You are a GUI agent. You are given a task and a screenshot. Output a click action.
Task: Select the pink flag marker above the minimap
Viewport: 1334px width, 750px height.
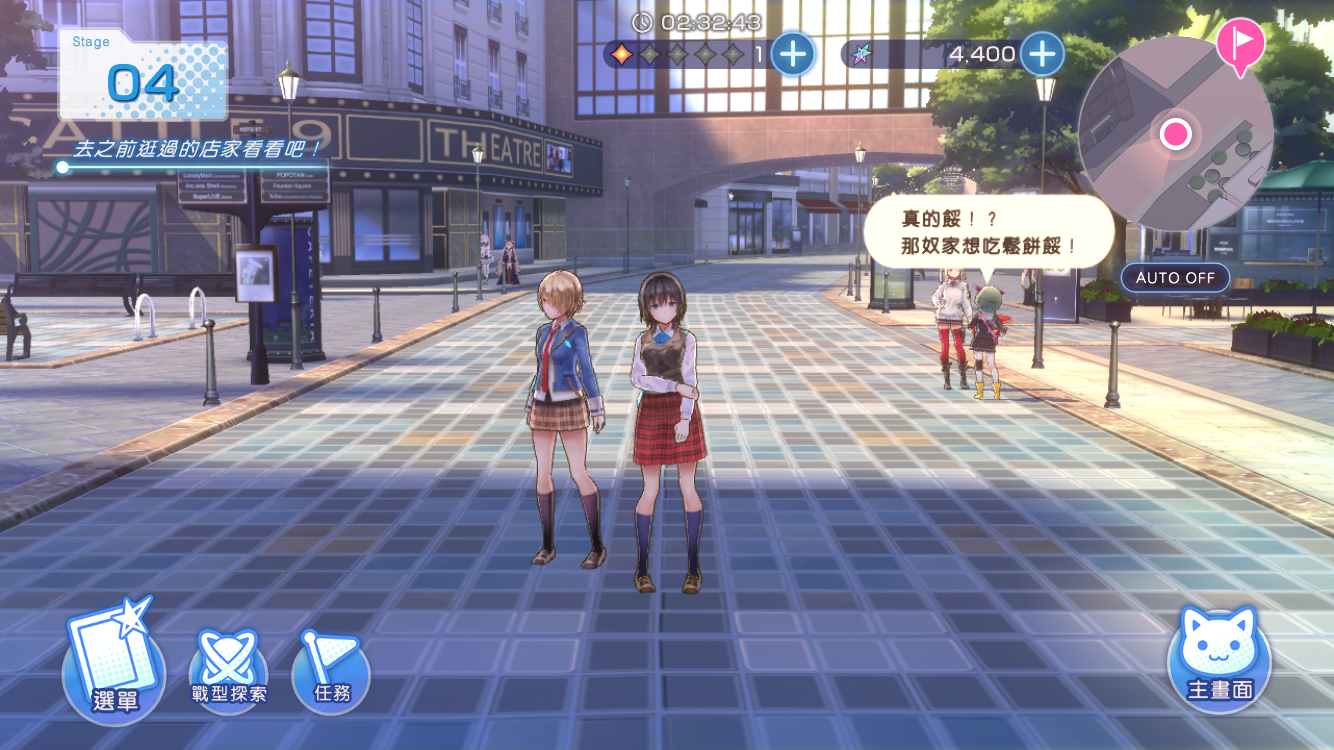[x=1240, y=43]
